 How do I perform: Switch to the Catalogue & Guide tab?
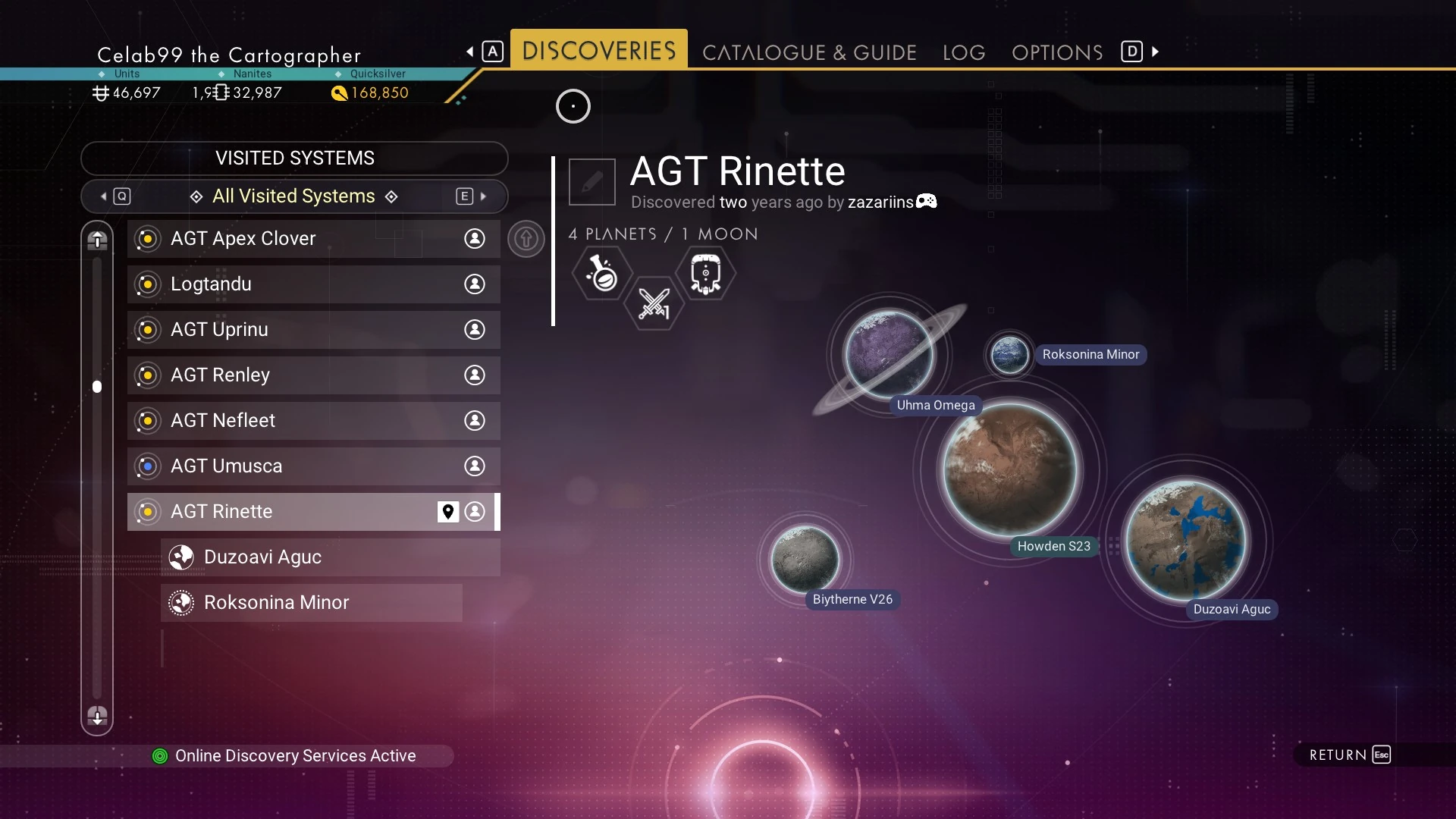(x=809, y=52)
